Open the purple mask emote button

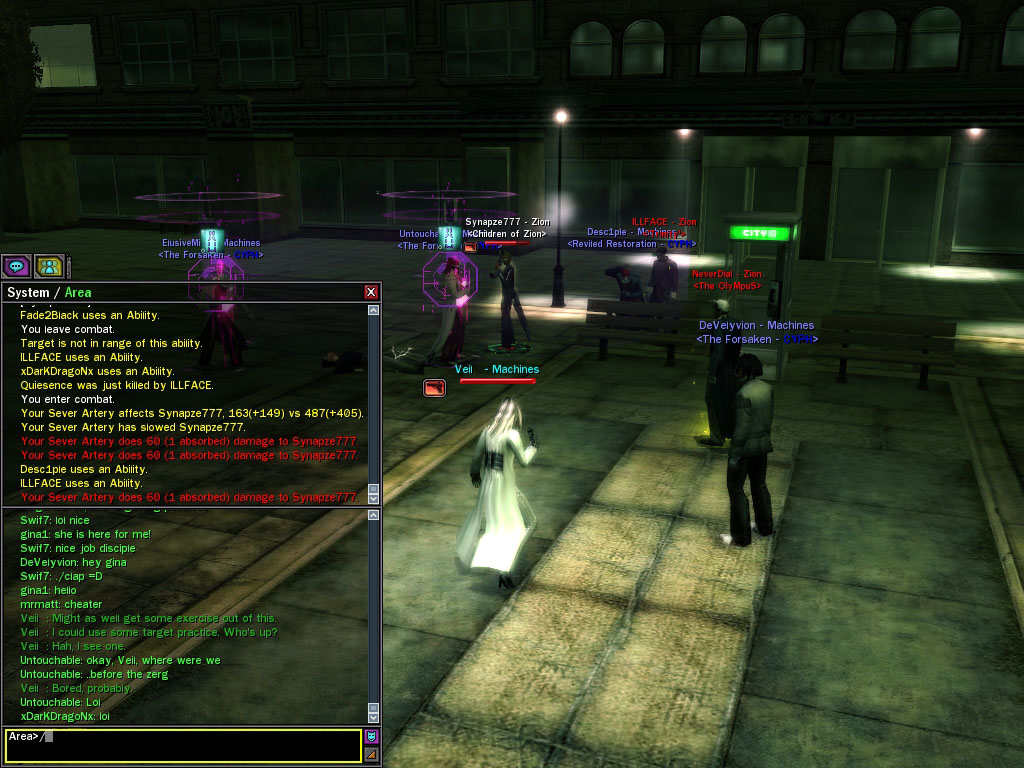(x=371, y=736)
